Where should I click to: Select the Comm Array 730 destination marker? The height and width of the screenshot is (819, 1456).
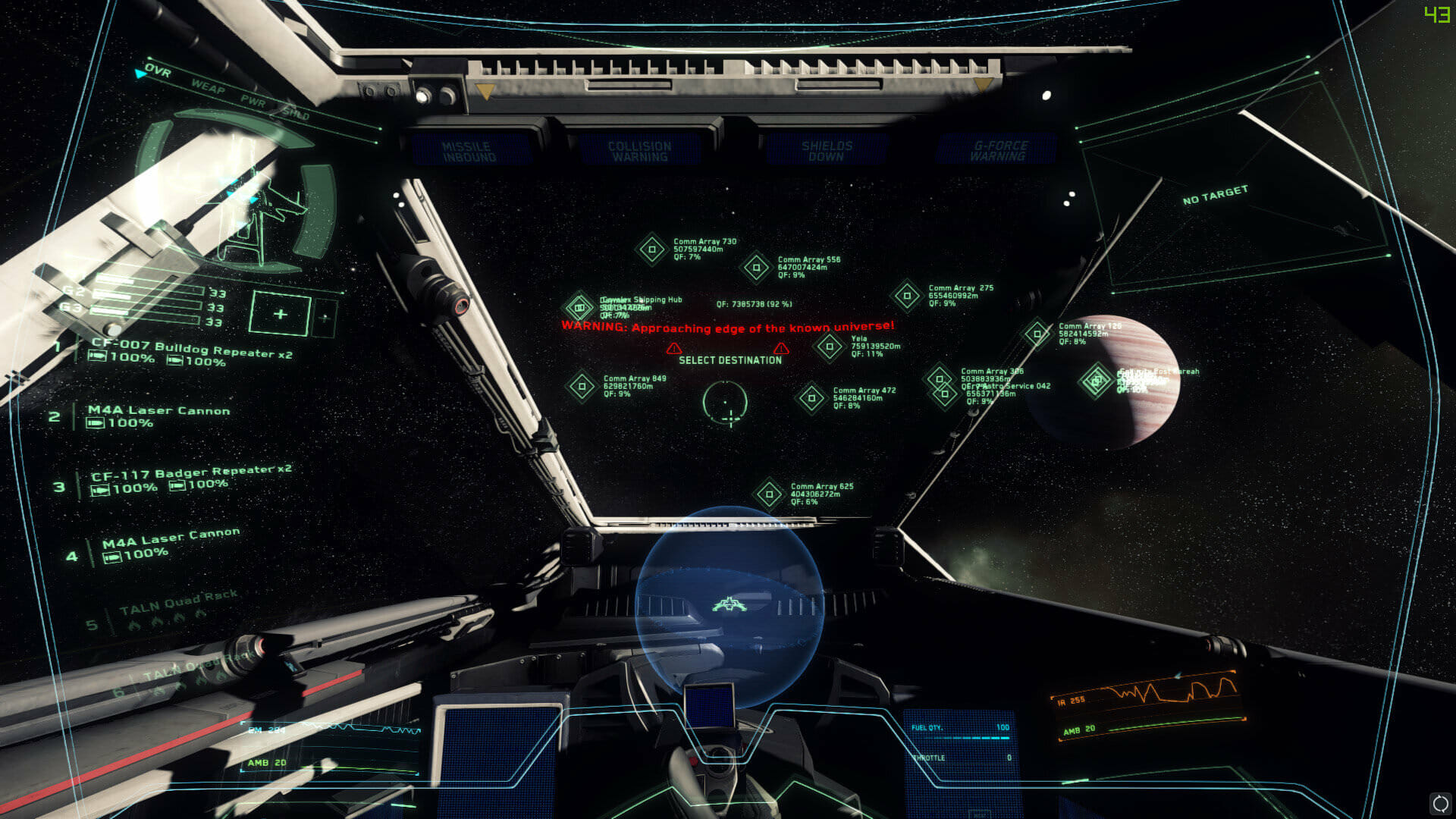(651, 249)
